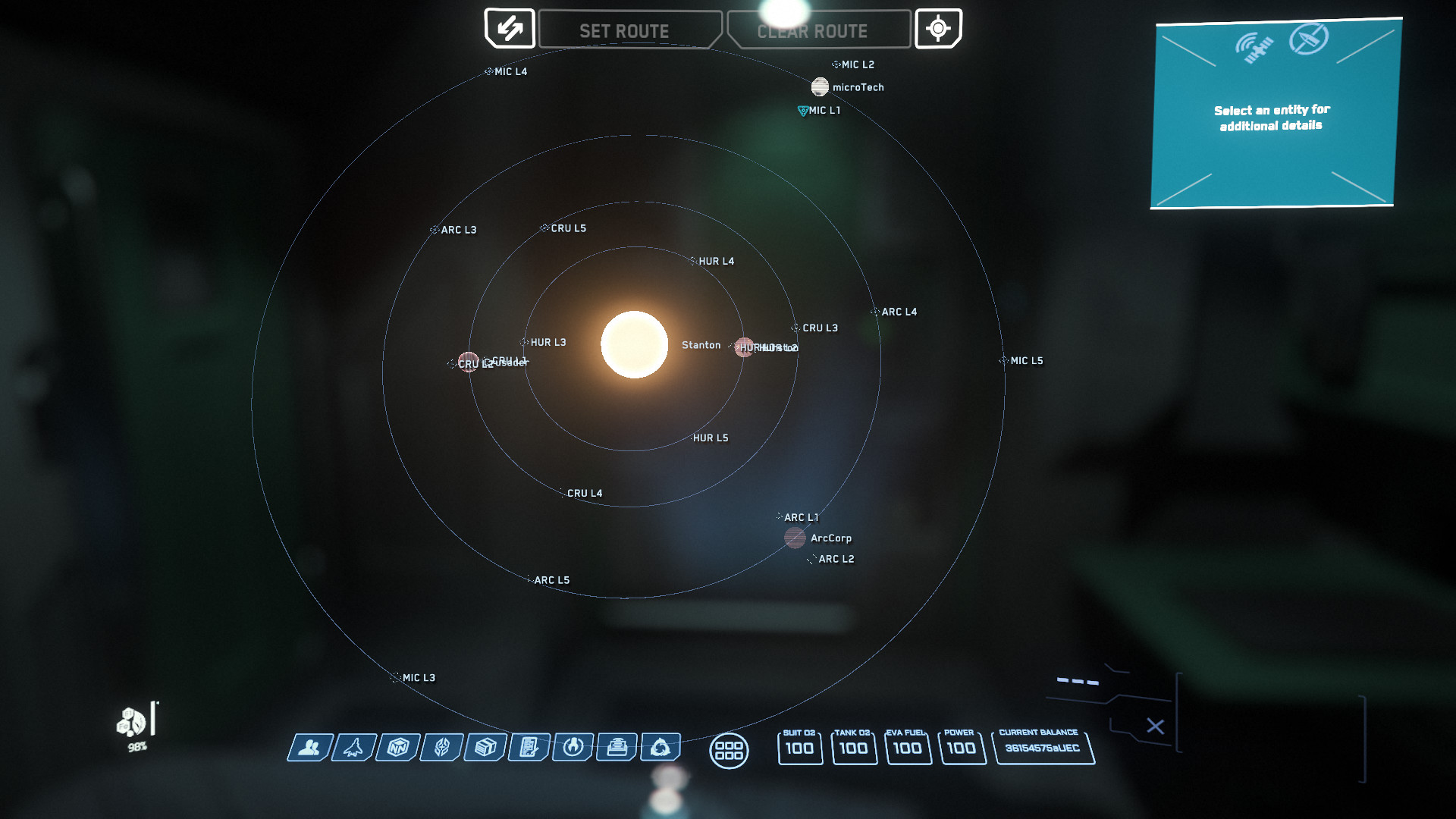Close the bottom-right panel with the X

pyautogui.click(x=1156, y=726)
